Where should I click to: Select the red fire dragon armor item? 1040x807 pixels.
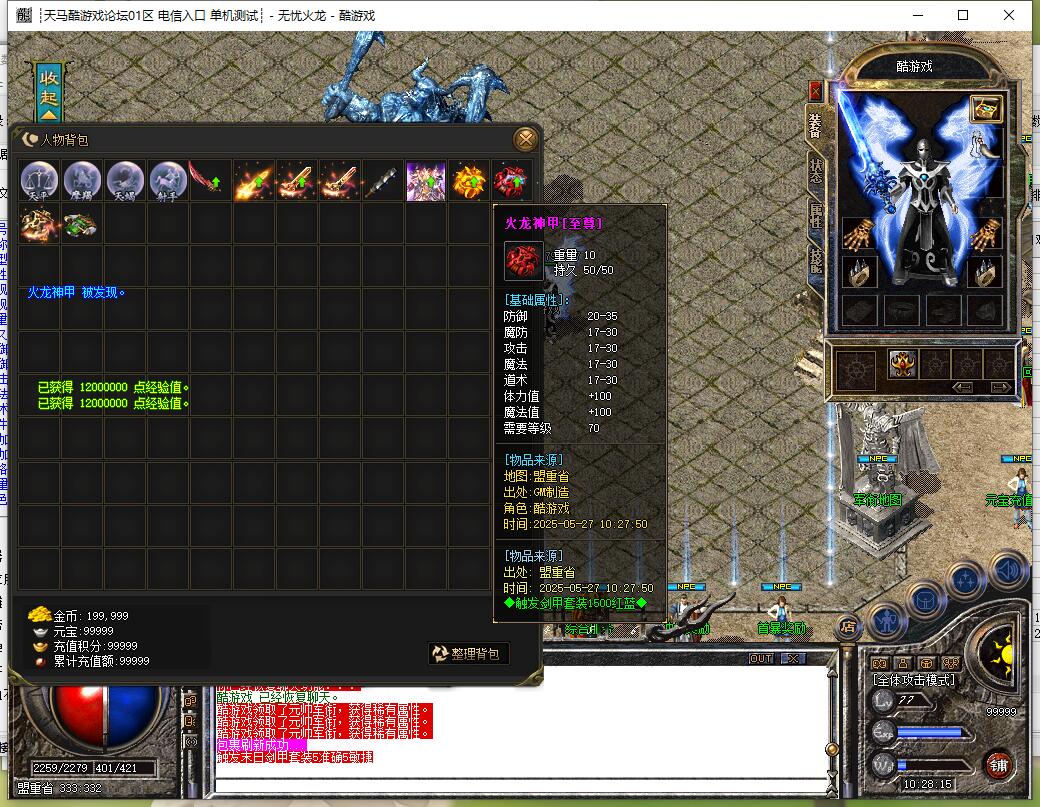click(x=511, y=181)
